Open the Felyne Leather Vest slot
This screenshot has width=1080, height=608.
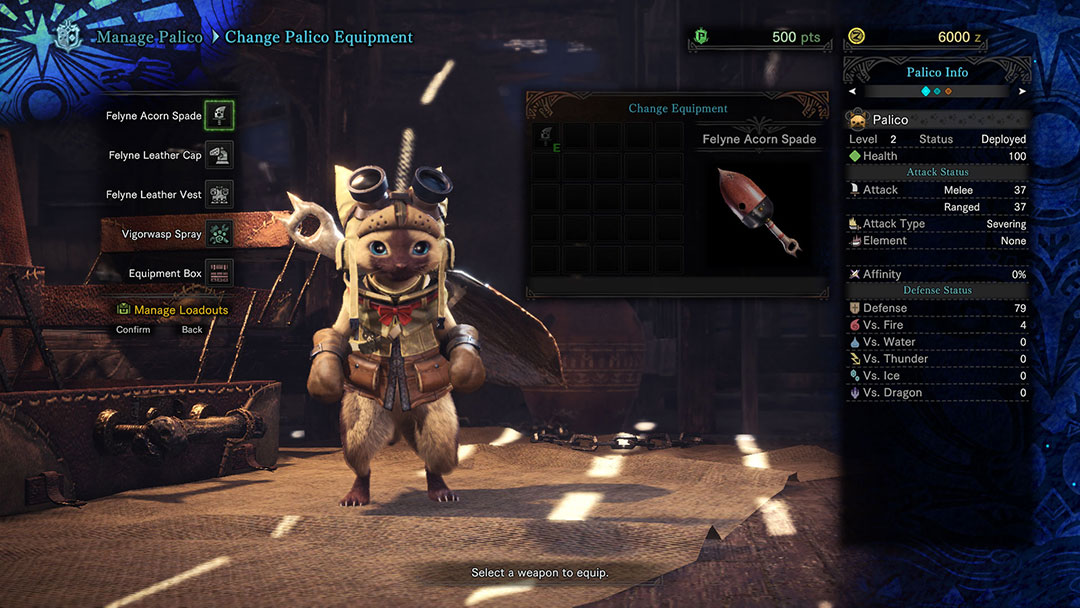coord(219,194)
